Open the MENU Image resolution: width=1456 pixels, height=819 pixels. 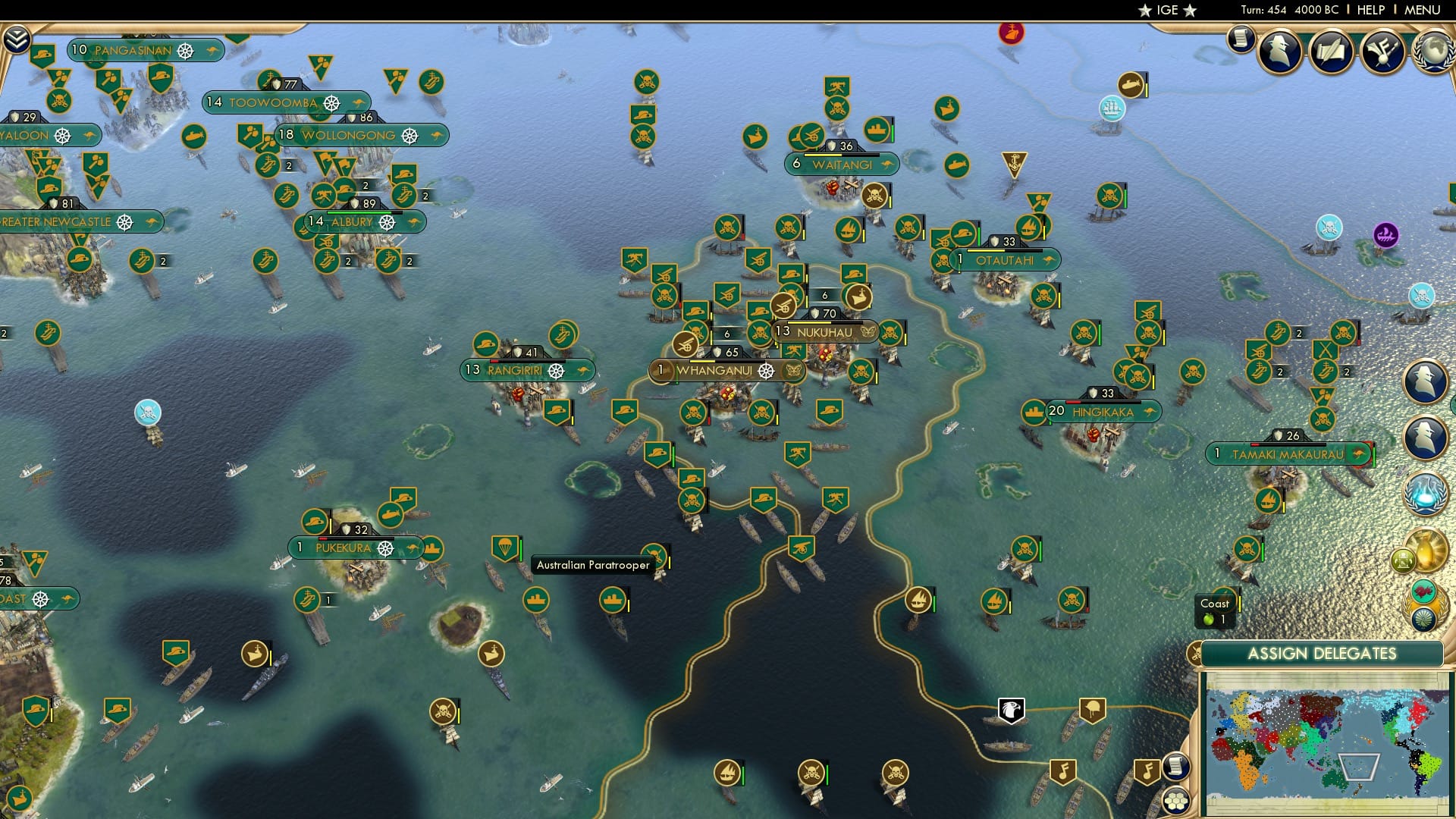1424,9
